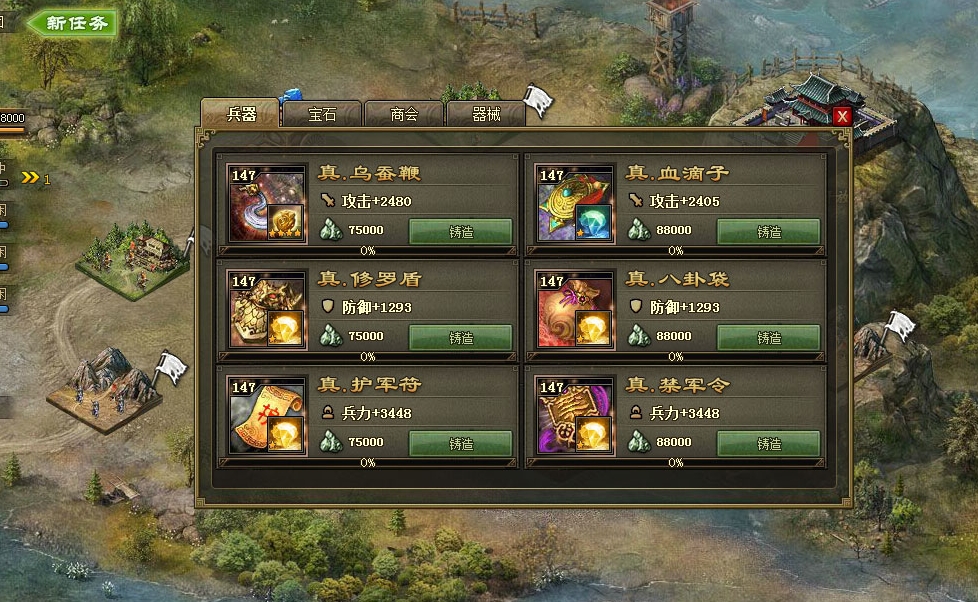Viewport: 978px width, 602px height.
Task: Forge the 真.护军符 item
Action: coord(460,443)
